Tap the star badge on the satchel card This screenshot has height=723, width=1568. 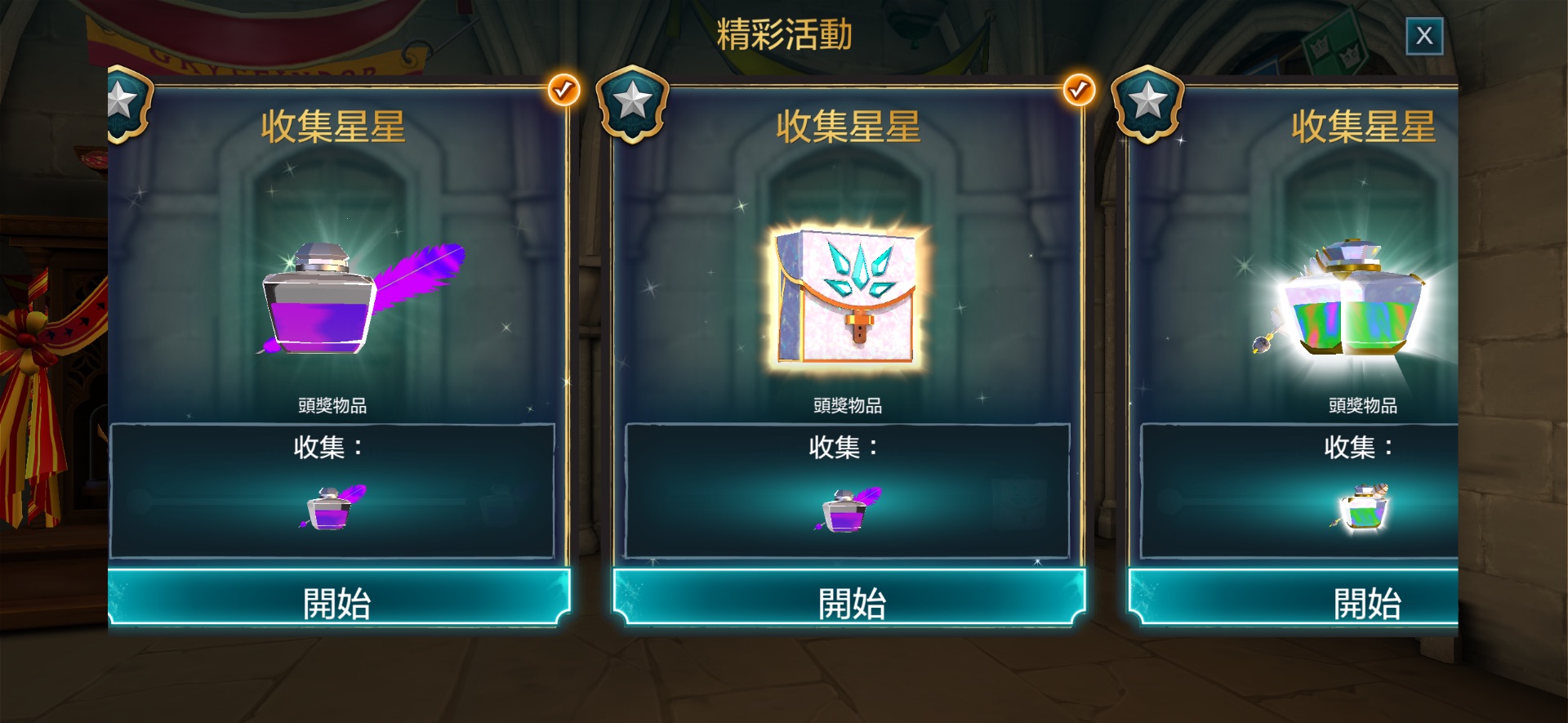pos(632,103)
